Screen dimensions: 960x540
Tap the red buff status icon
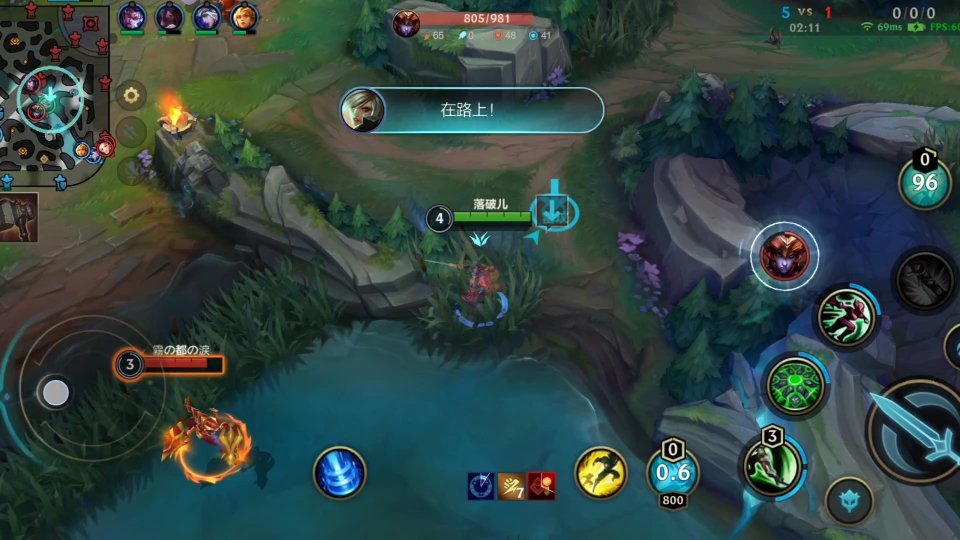[x=541, y=486]
